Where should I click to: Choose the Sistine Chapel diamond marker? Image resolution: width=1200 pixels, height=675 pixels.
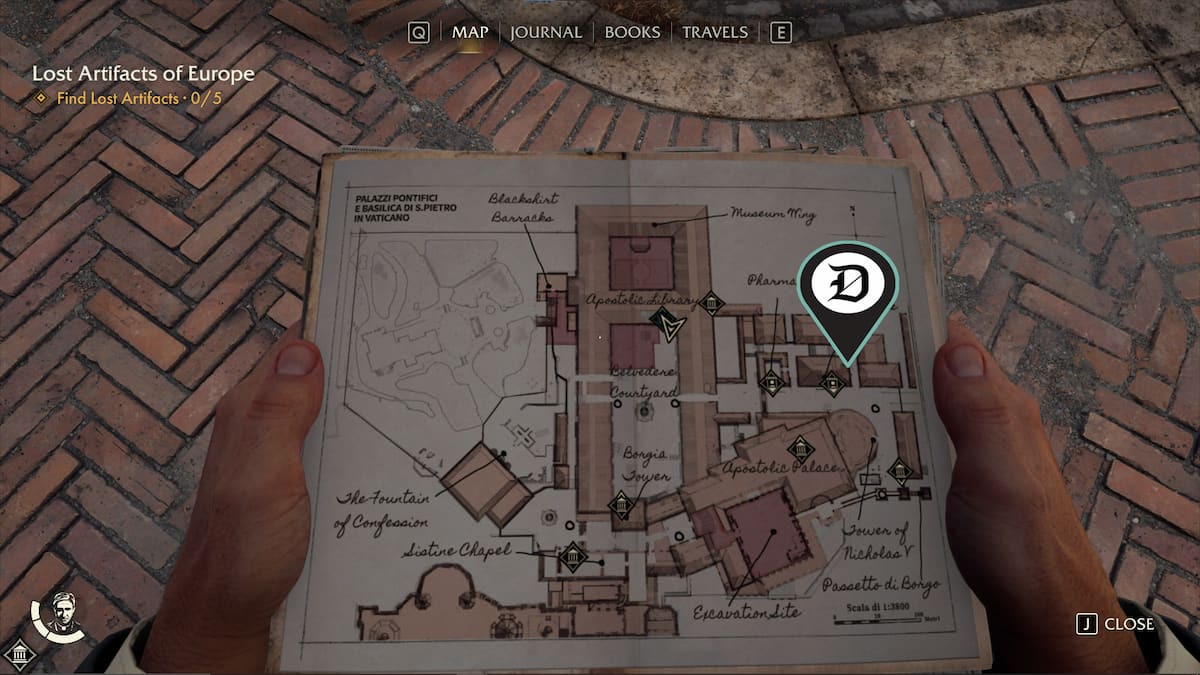[x=573, y=556]
